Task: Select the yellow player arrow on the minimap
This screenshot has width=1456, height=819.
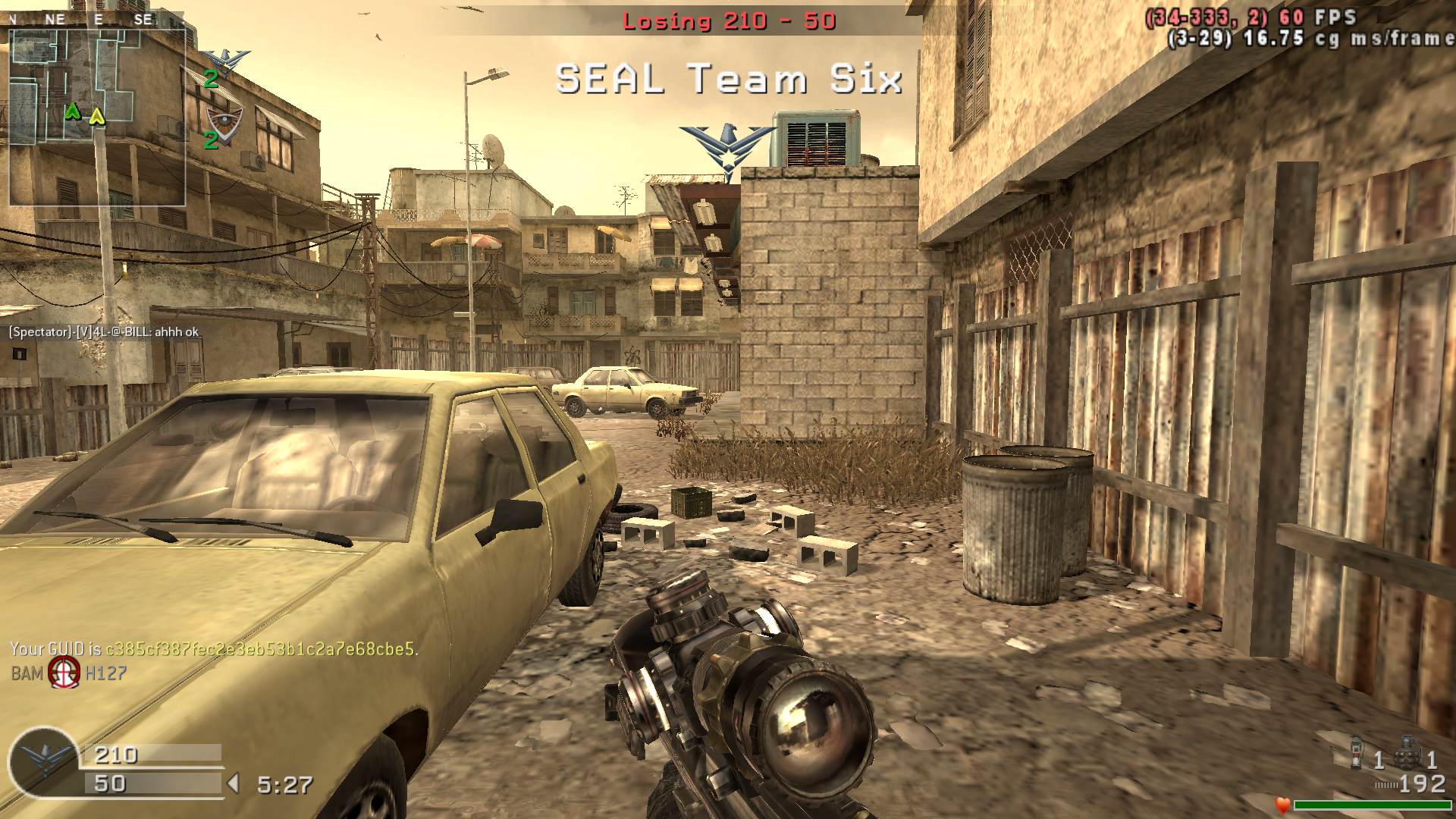Action: [x=97, y=117]
